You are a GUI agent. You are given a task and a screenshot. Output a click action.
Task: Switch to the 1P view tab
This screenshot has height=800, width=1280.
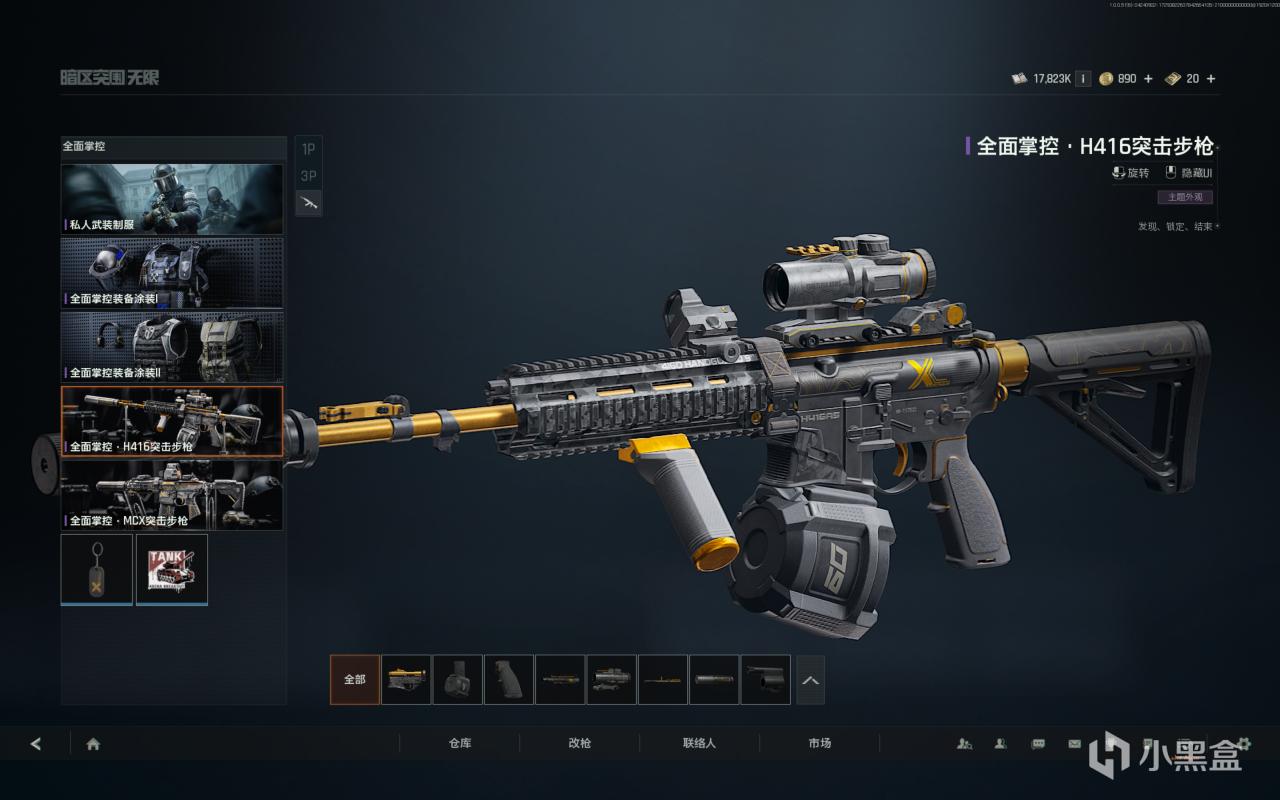(x=308, y=149)
